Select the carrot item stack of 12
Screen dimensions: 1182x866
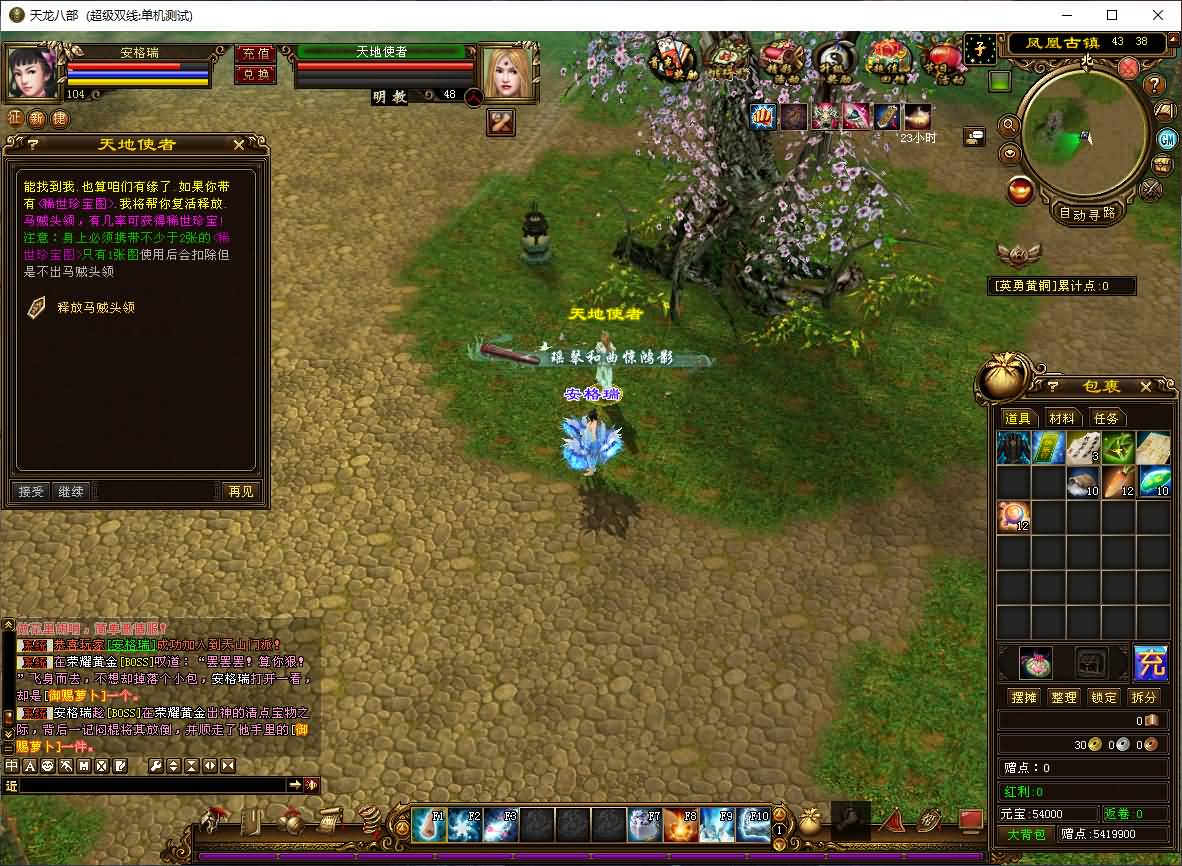click(1120, 481)
